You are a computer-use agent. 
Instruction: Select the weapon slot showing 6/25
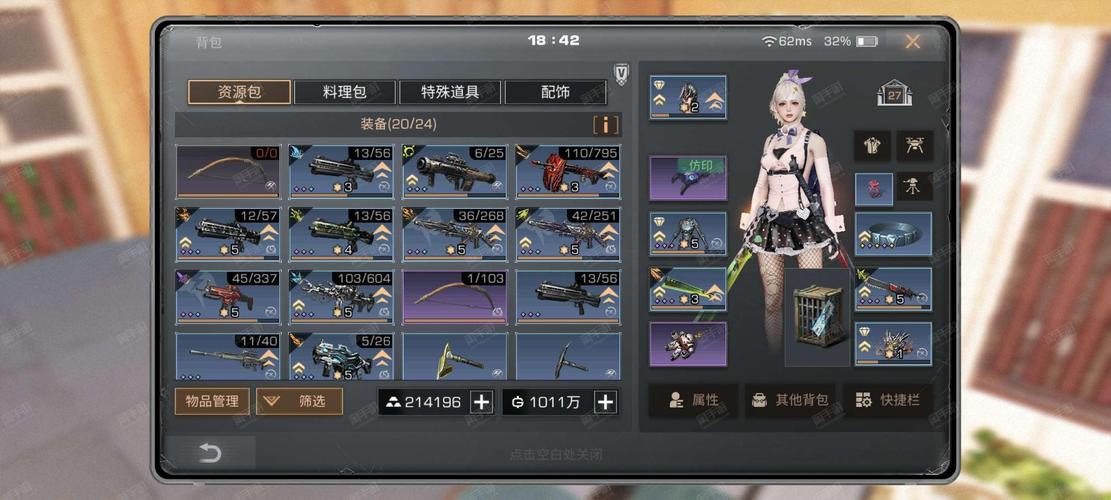pyautogui.click(x=454, y=171)
